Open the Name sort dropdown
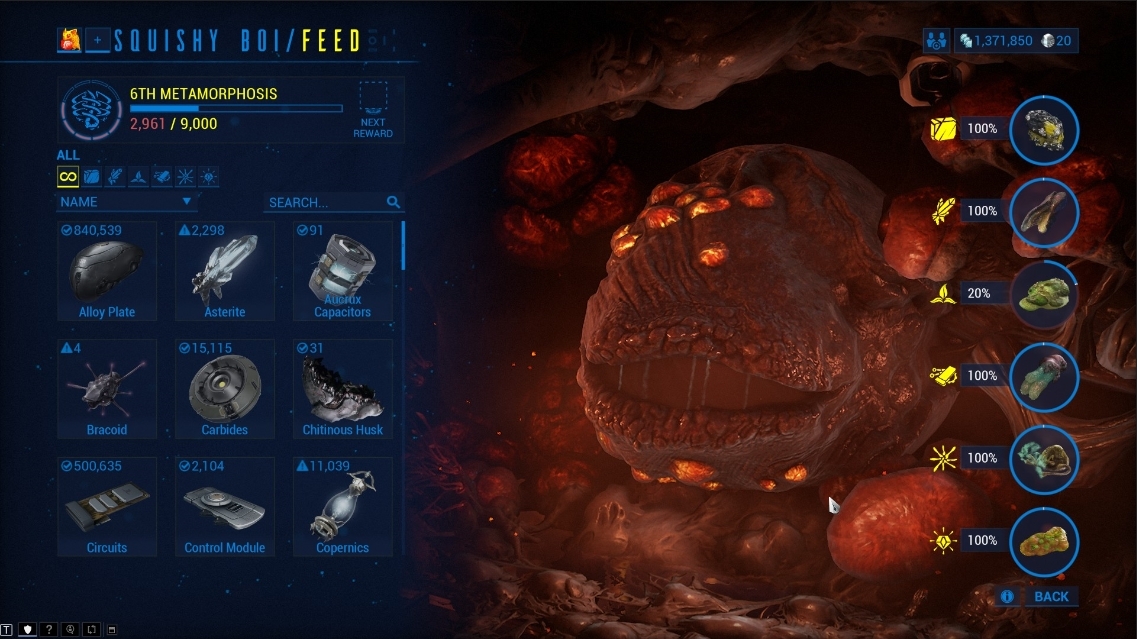The image size is (1137, 639). [126, 202]
